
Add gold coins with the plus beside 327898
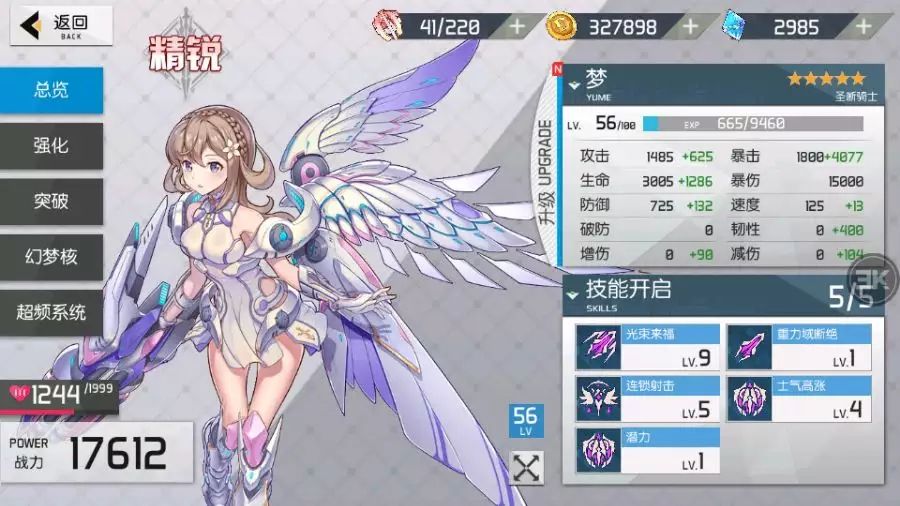(690, 26)
